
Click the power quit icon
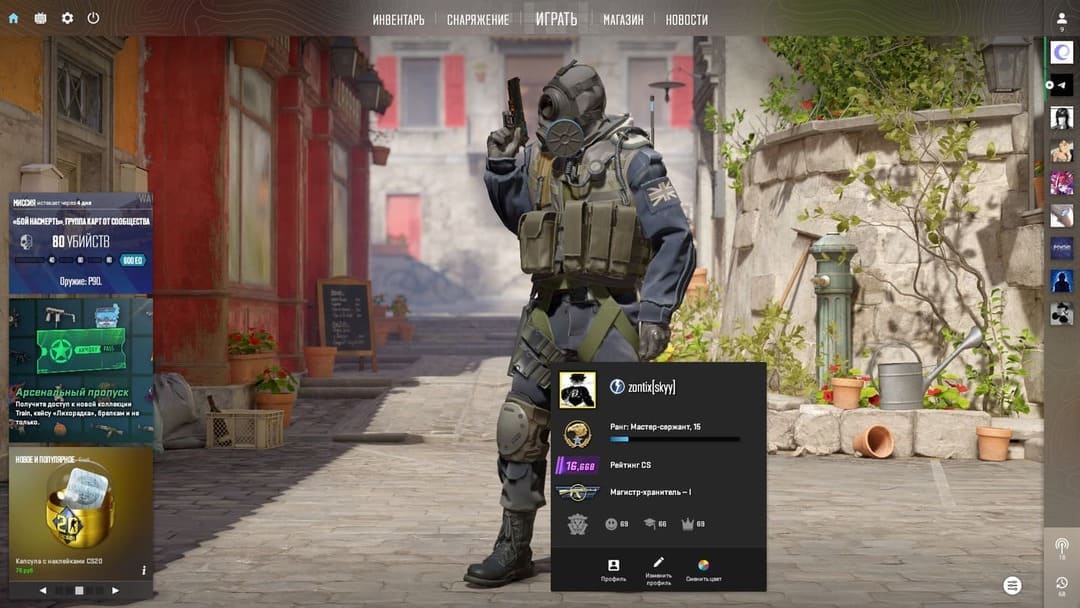pyautogui.click(x=93, y=18)
